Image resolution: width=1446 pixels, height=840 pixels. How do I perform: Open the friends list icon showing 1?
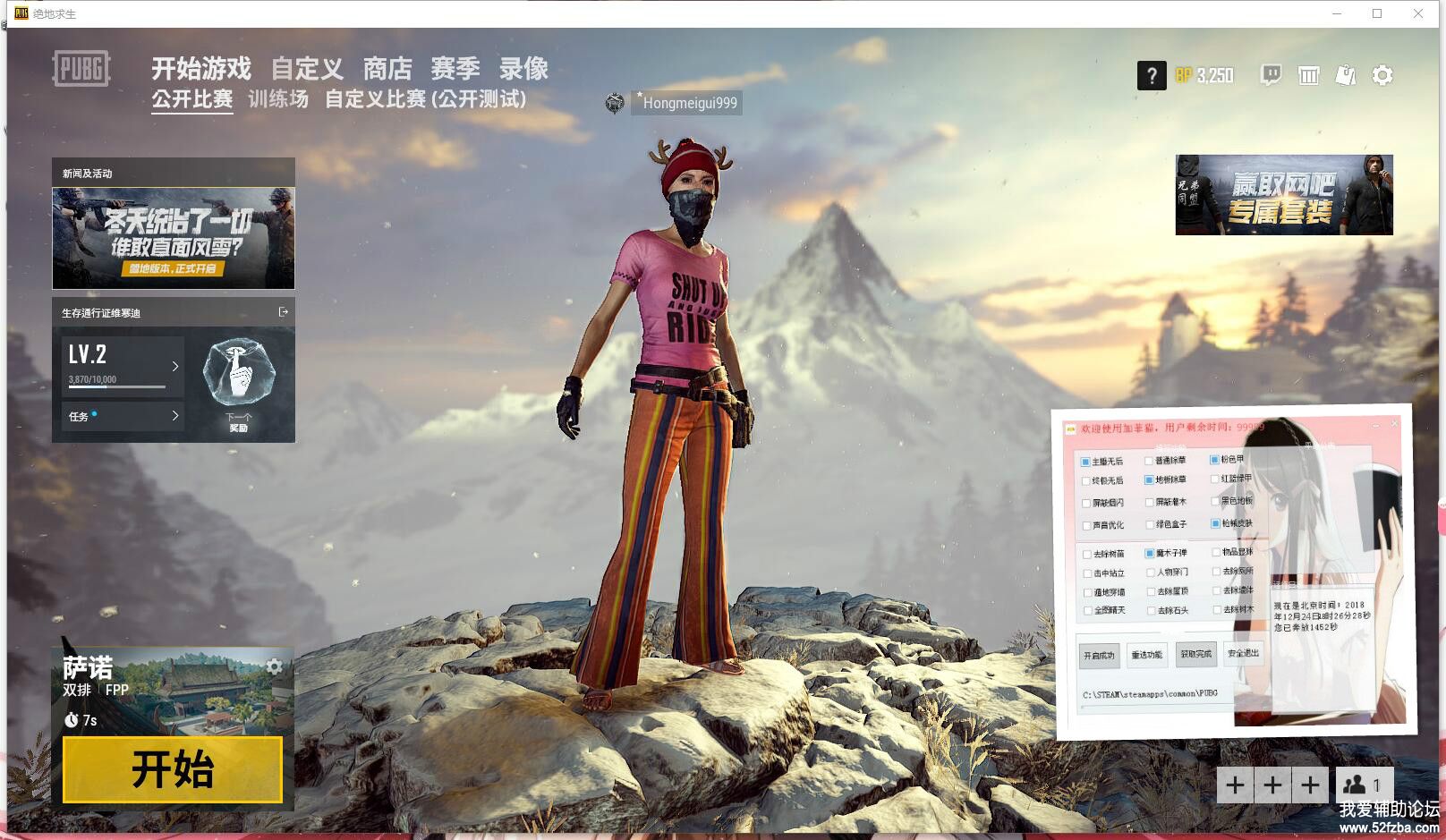pos(1364,785)
